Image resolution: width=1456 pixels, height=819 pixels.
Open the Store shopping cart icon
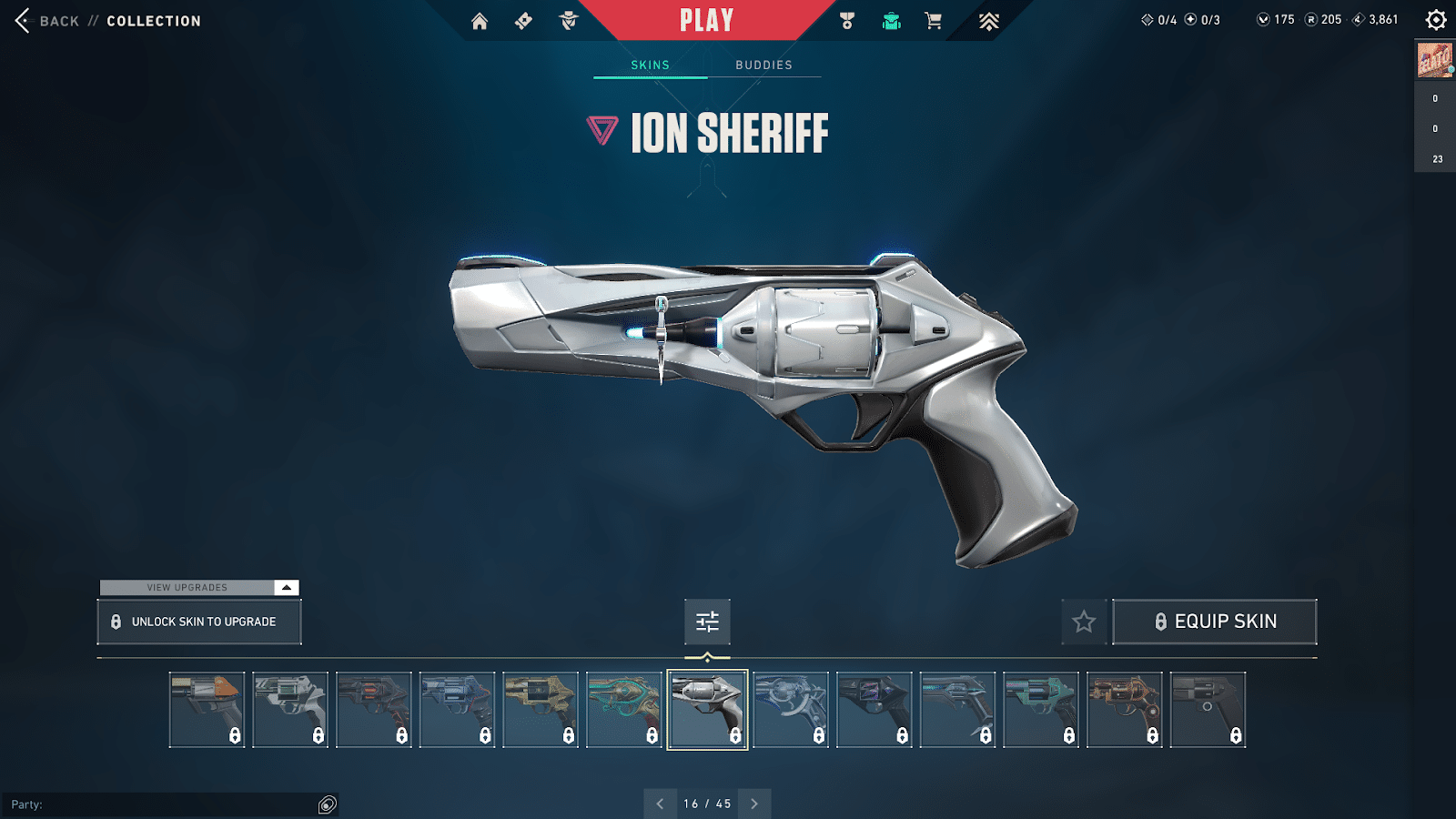click(x=931, y=19)
